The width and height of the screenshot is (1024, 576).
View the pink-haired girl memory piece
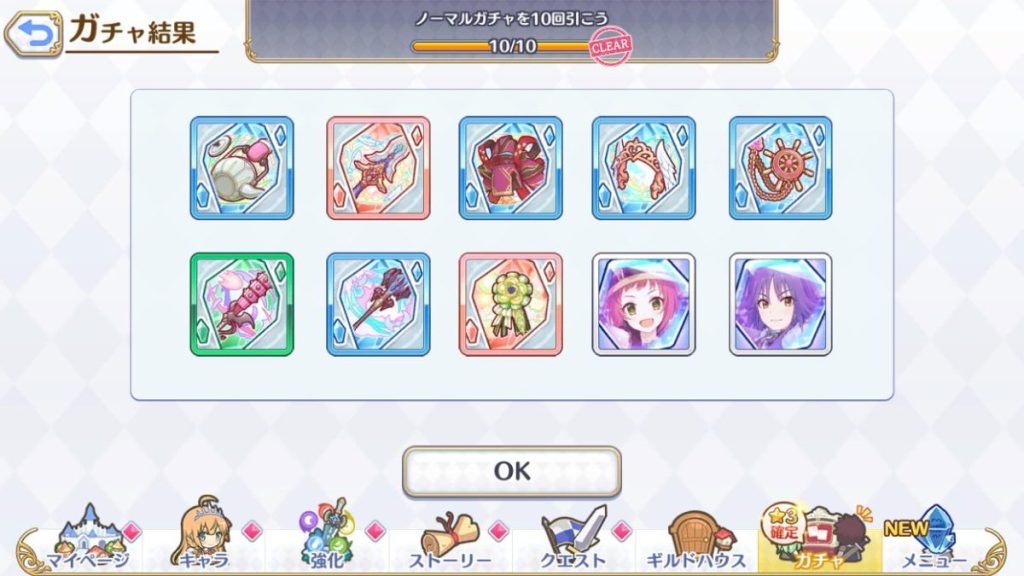pos(644,304)
